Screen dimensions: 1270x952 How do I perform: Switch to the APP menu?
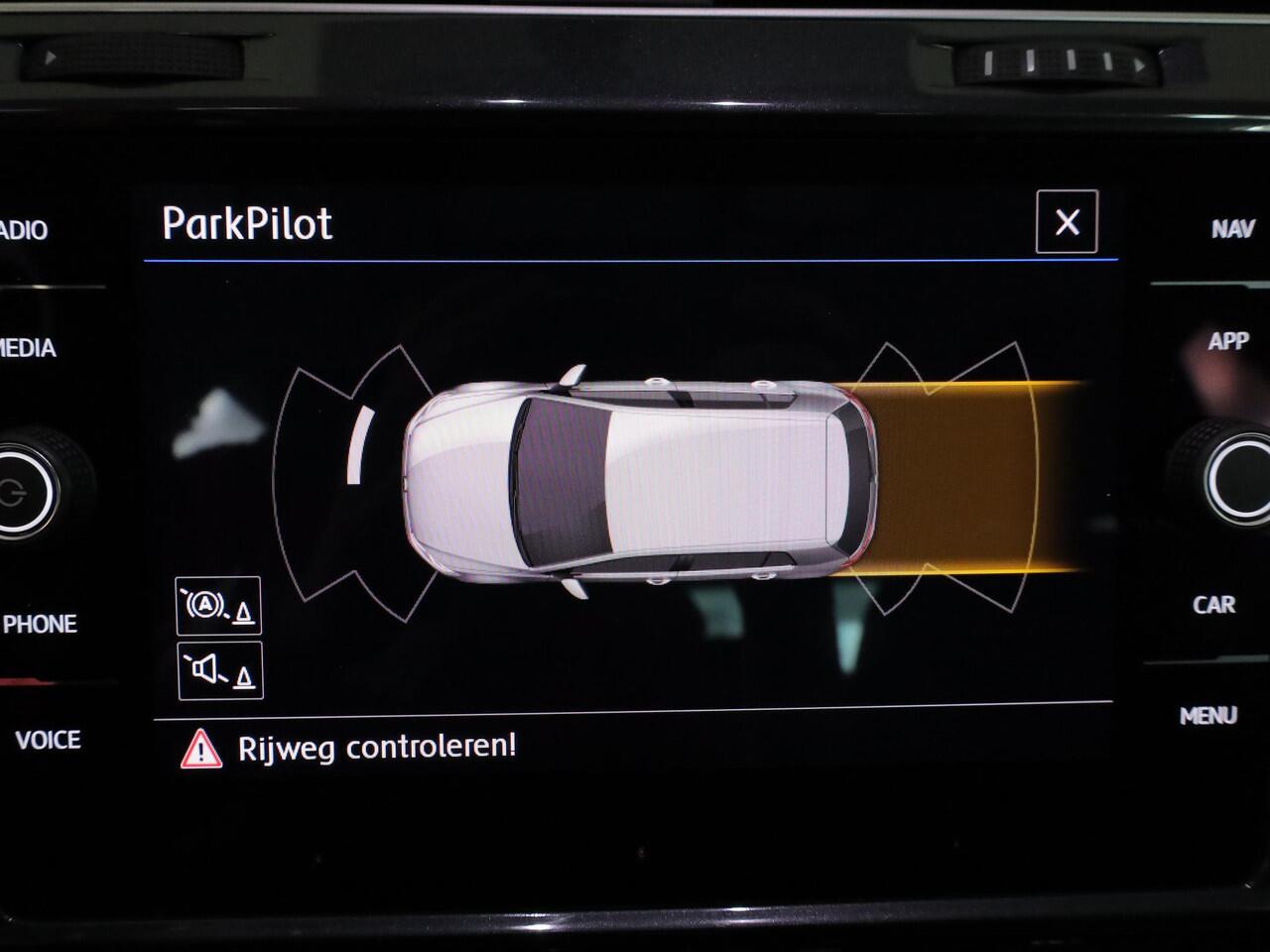click(x=1228, y=343)
